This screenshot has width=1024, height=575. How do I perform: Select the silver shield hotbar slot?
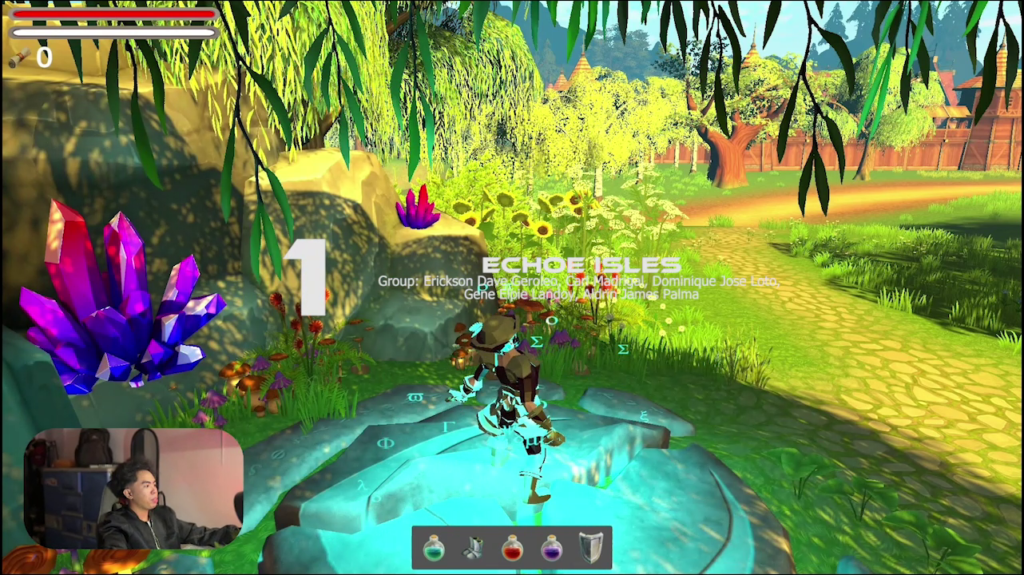[x=590, y=548]
